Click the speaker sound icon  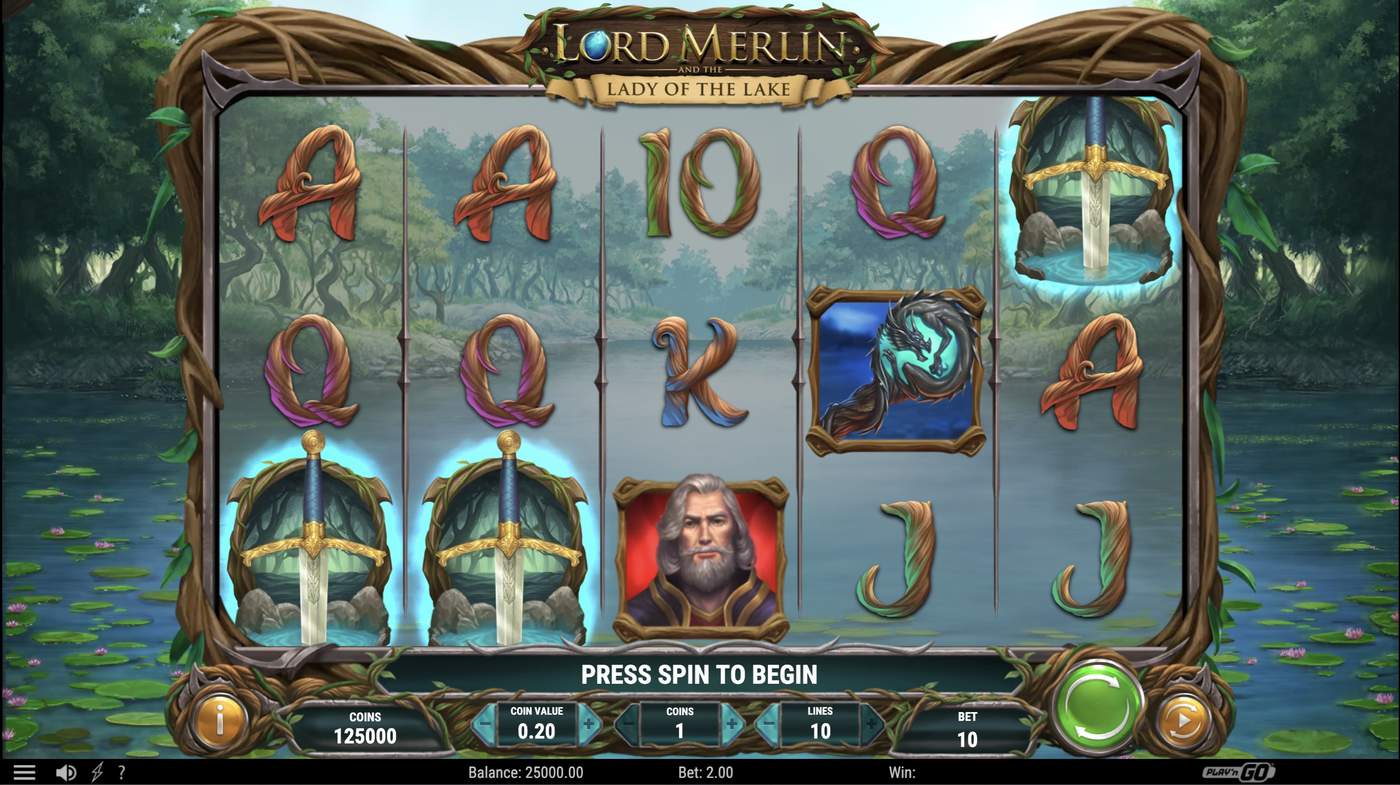point(65,771)
